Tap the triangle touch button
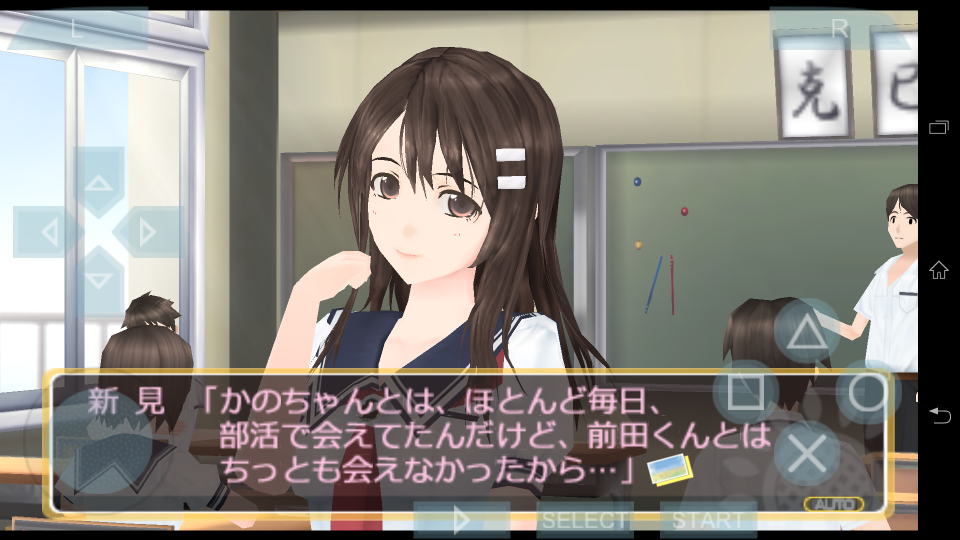The image size is (960, 540). pyautogui.click(x=807, y=332)
